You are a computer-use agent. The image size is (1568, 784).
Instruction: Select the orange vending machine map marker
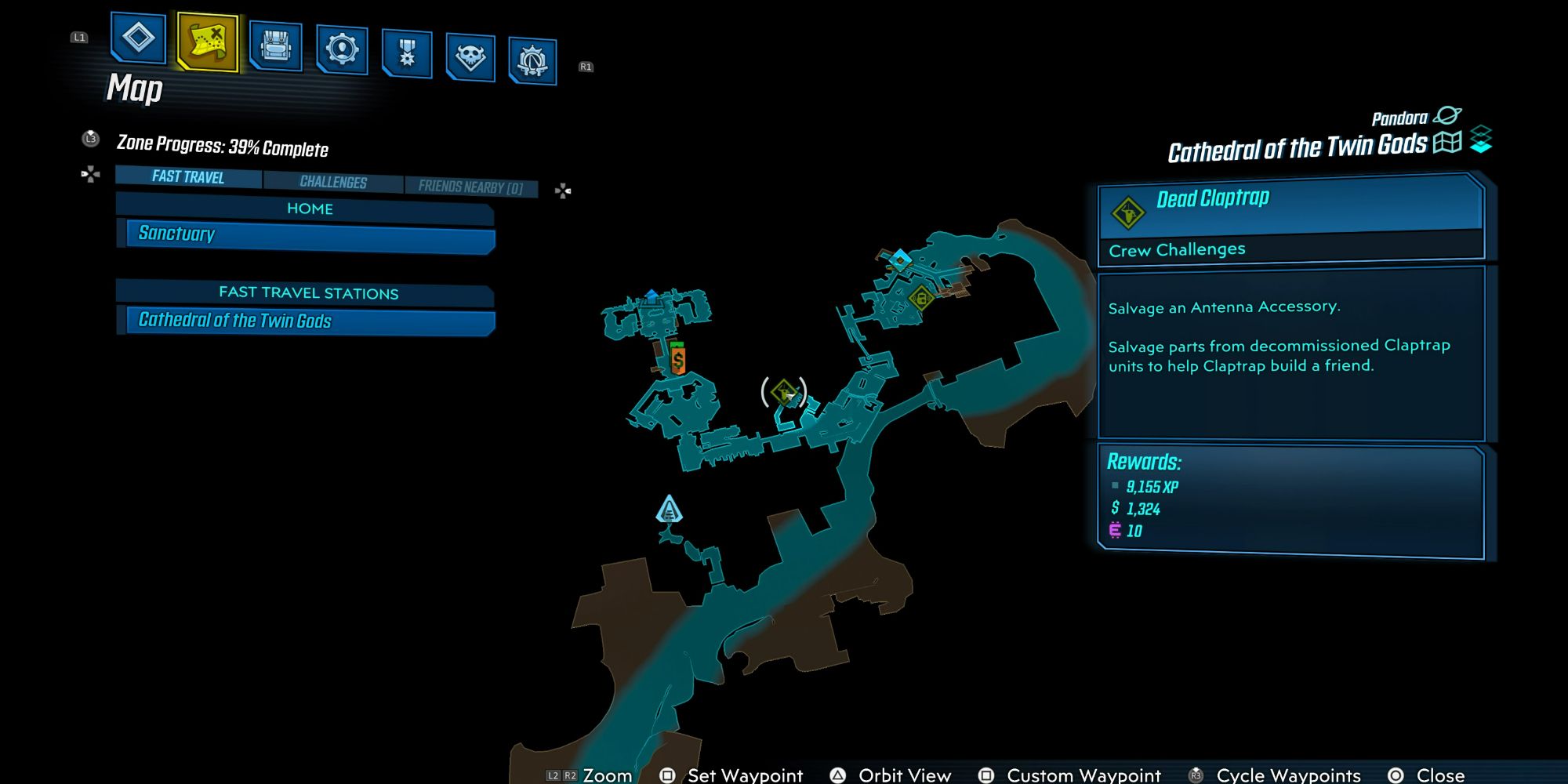(x=678, y=359)
